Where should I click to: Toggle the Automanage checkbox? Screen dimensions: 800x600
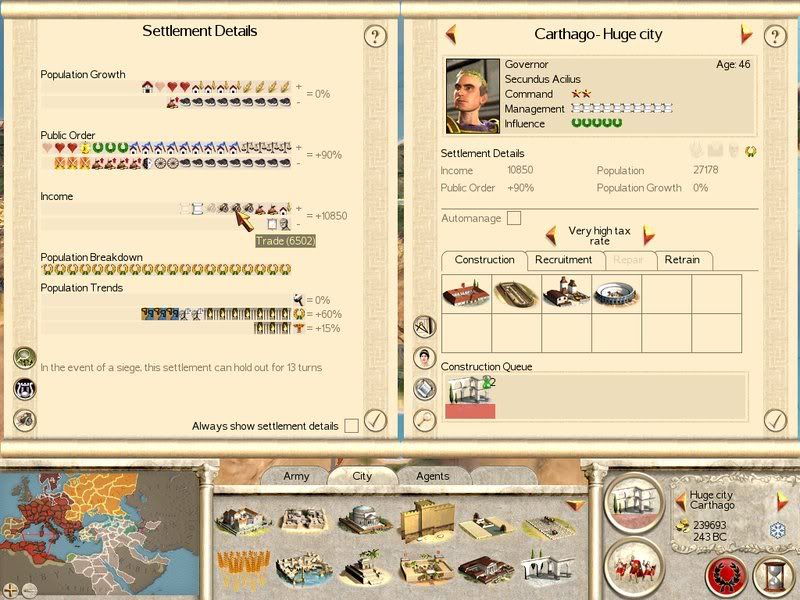(x=514, y=218)
